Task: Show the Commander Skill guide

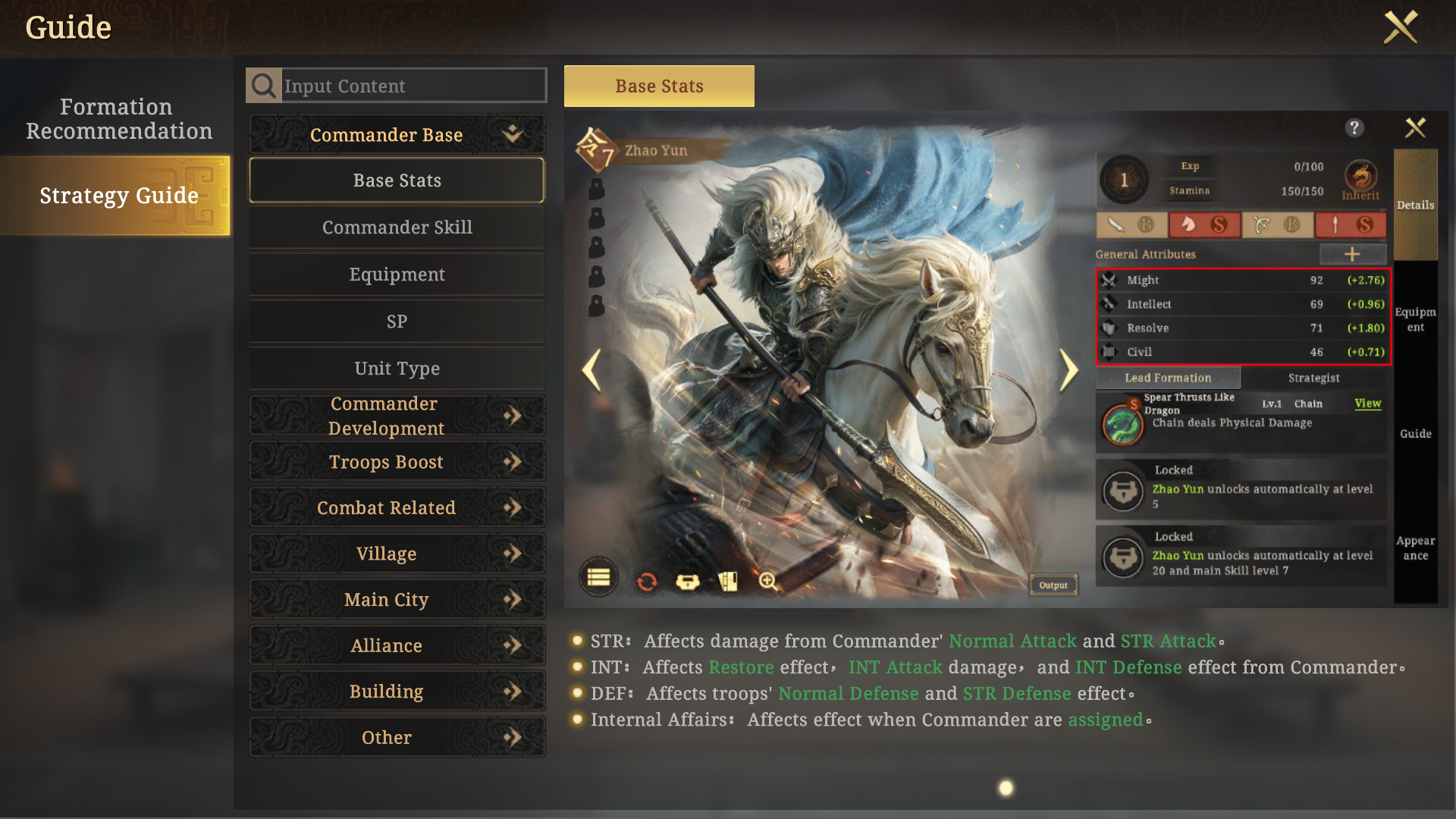Action: (397, 227)
